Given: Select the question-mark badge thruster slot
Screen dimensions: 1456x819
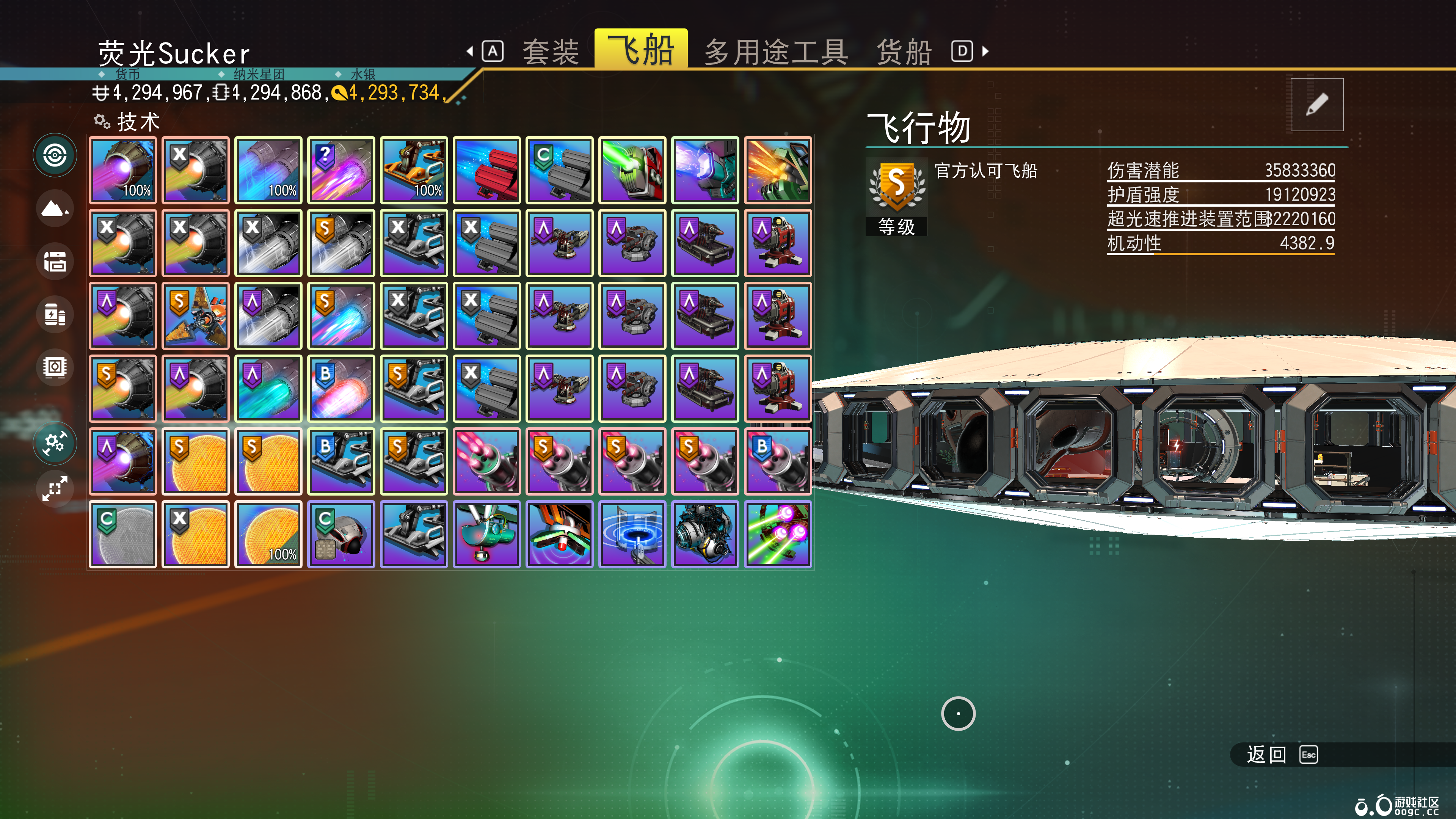Looking at the screenshot, I should pyautogui.click(x=341, y=170).
